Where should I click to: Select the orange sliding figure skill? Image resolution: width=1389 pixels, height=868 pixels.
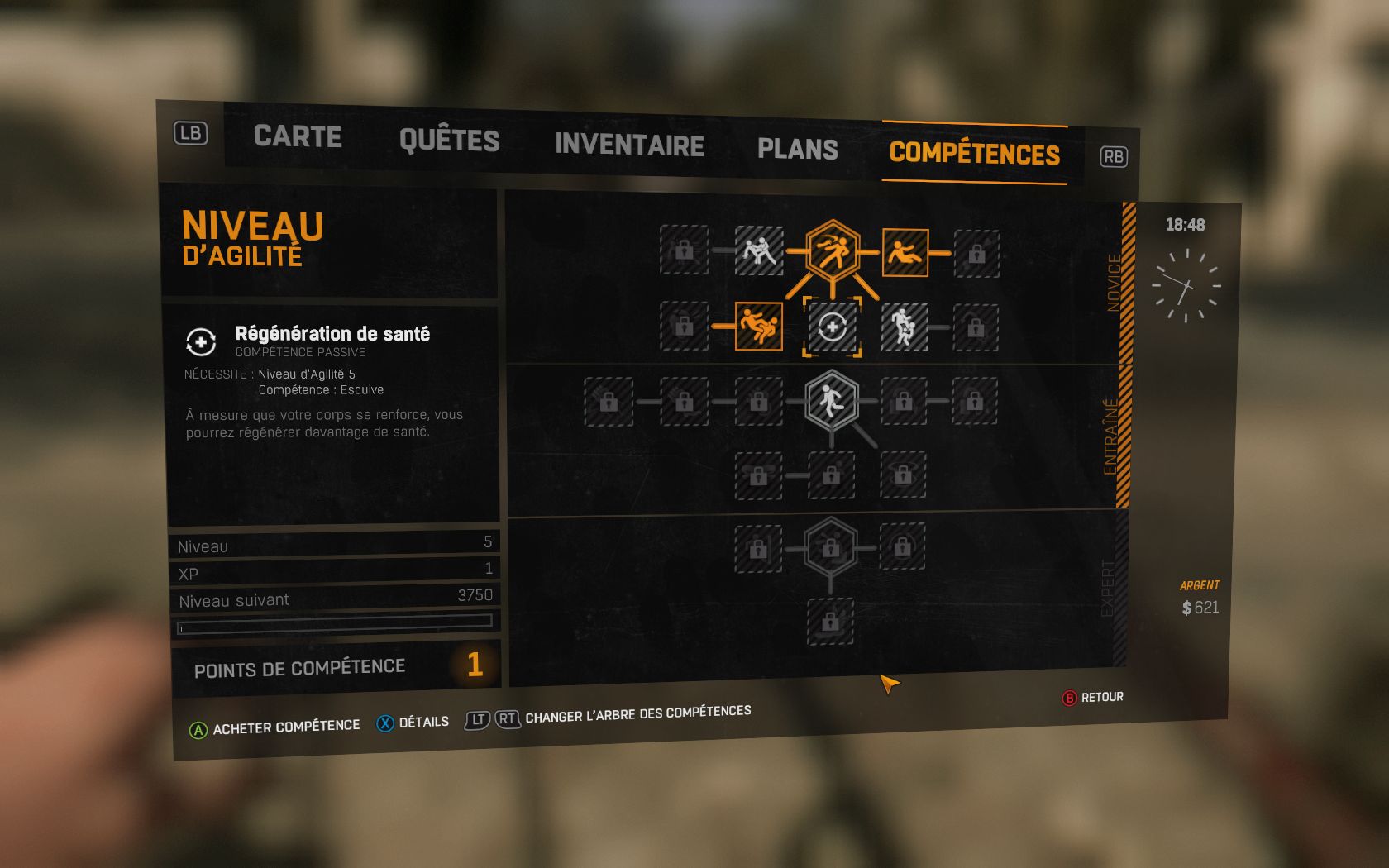pos(905,253)
